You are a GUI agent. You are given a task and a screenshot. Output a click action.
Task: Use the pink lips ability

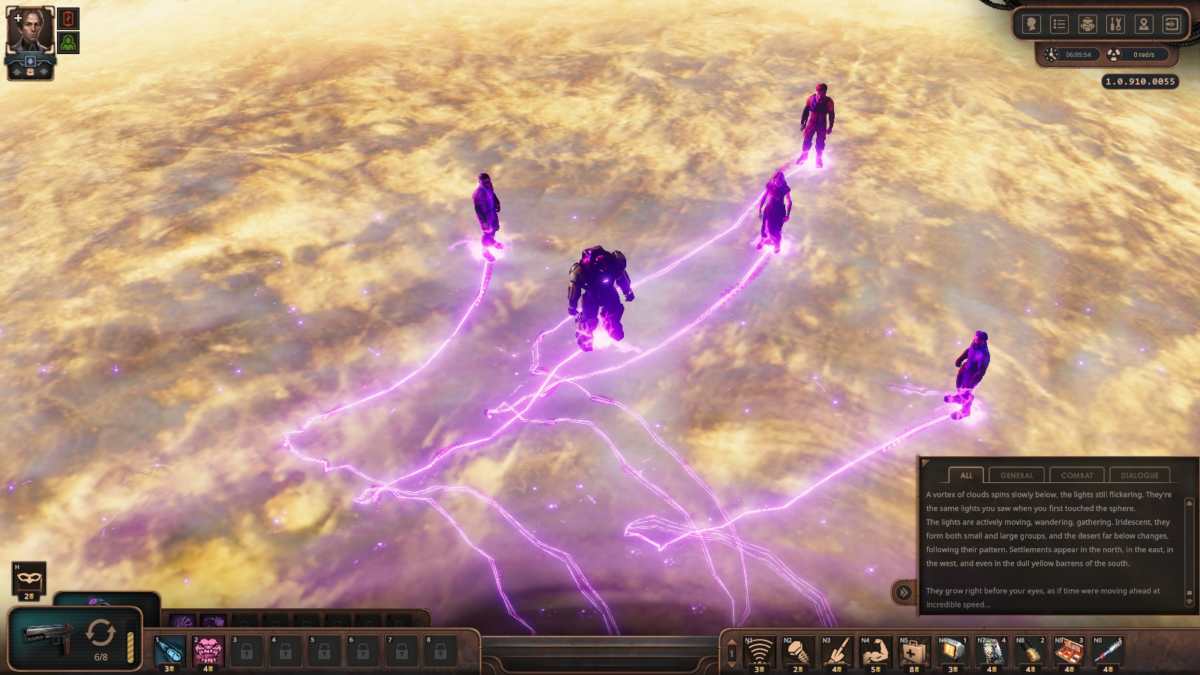[207, 649]
